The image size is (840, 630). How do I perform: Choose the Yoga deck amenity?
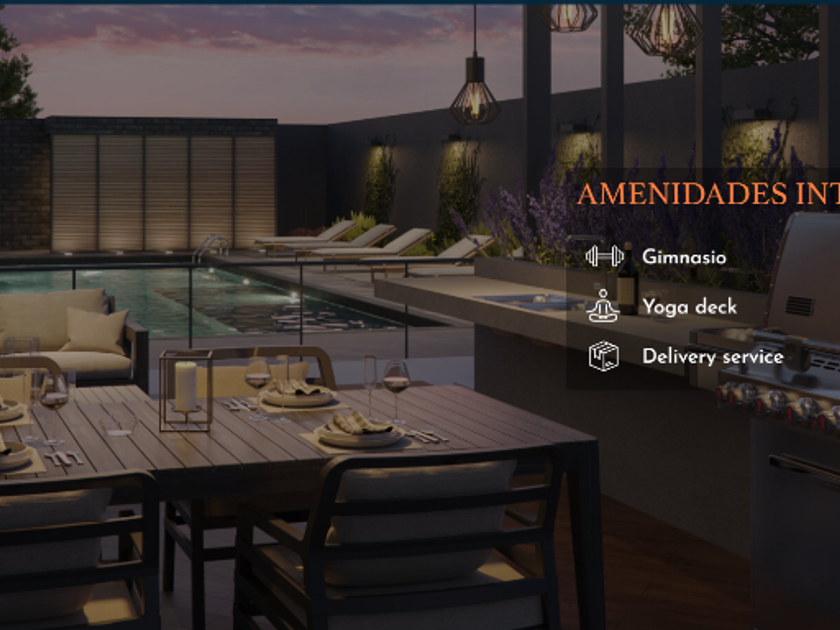pyautogui.click(x=689, y=307)
